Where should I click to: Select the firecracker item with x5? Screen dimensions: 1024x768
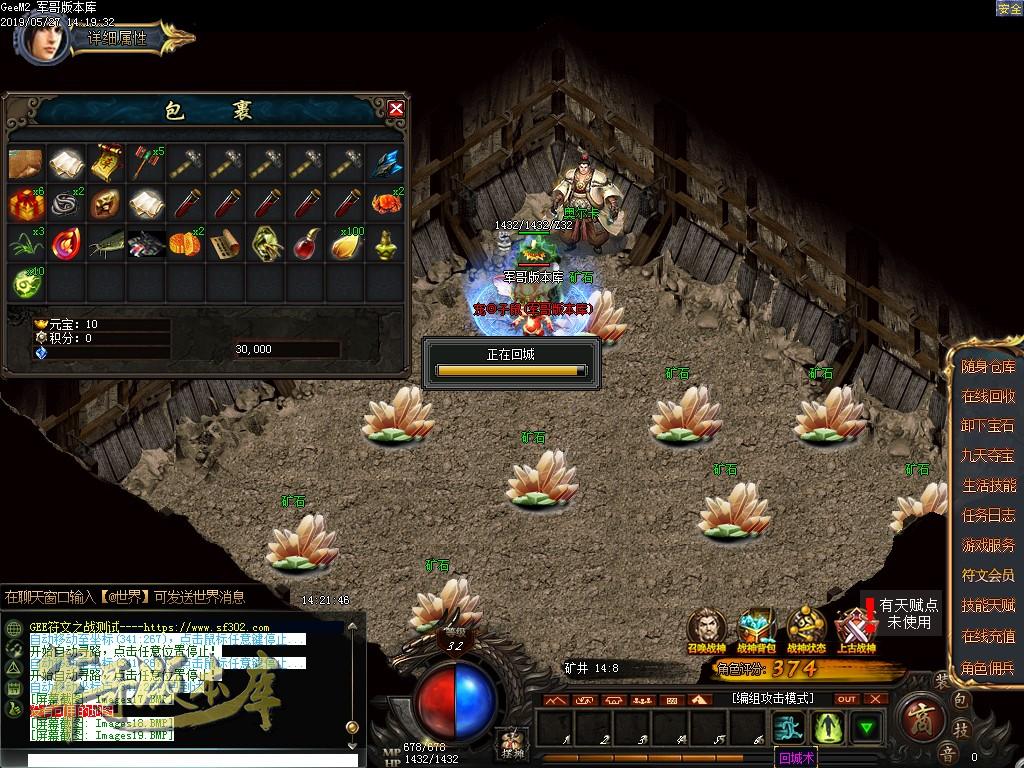(146, 162)
